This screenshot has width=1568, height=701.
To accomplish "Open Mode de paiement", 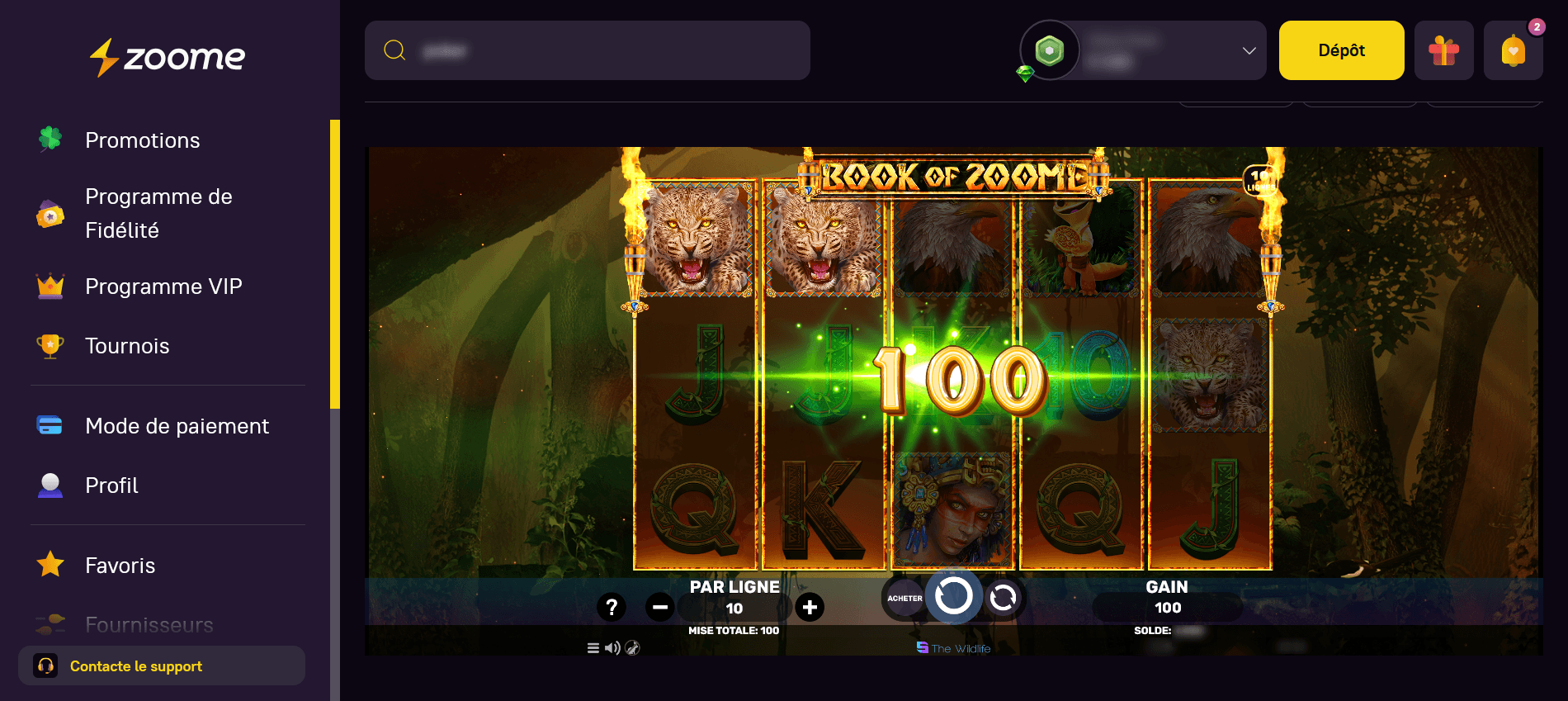I will coord(177,426).
